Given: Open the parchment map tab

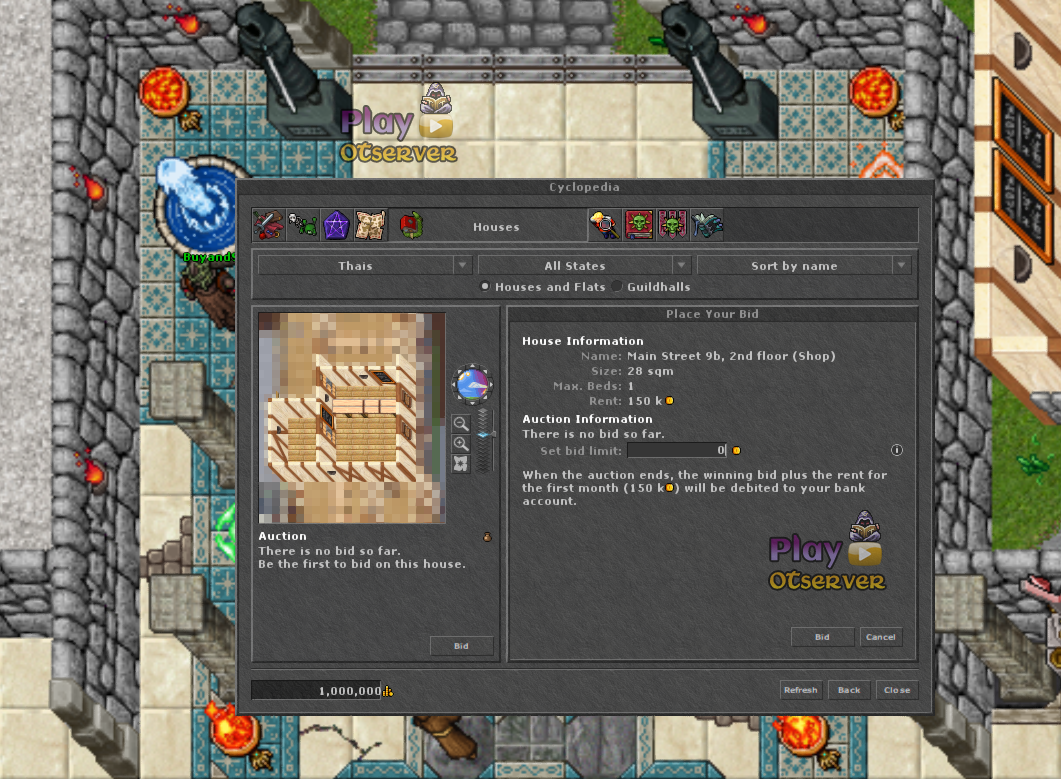Looking at the screenshot, I should tap(369, 225).
